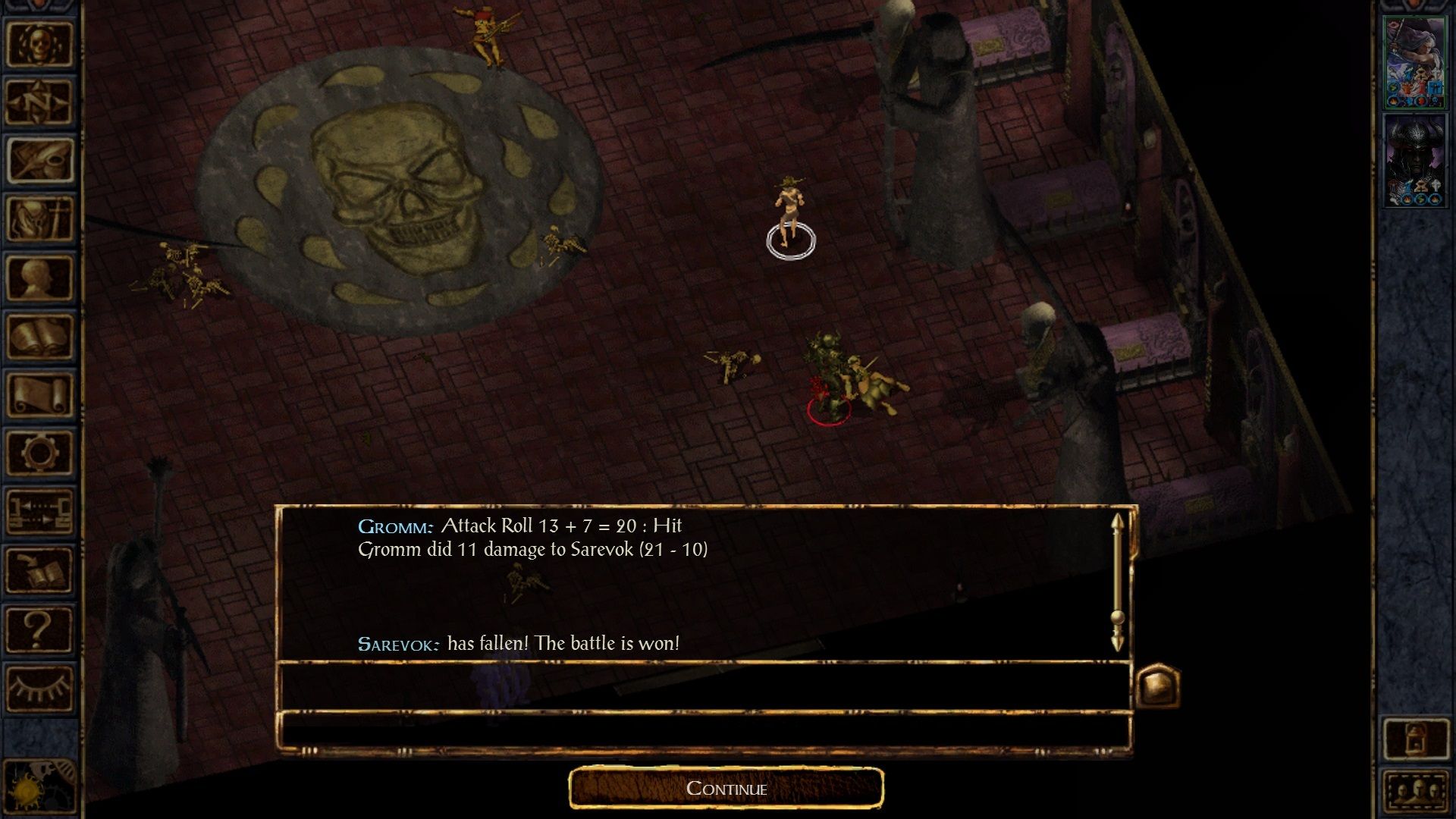The width and height of the screenshot is (1456, 819).
Task: Open the area map compass icon
Action: pos(39,102)
